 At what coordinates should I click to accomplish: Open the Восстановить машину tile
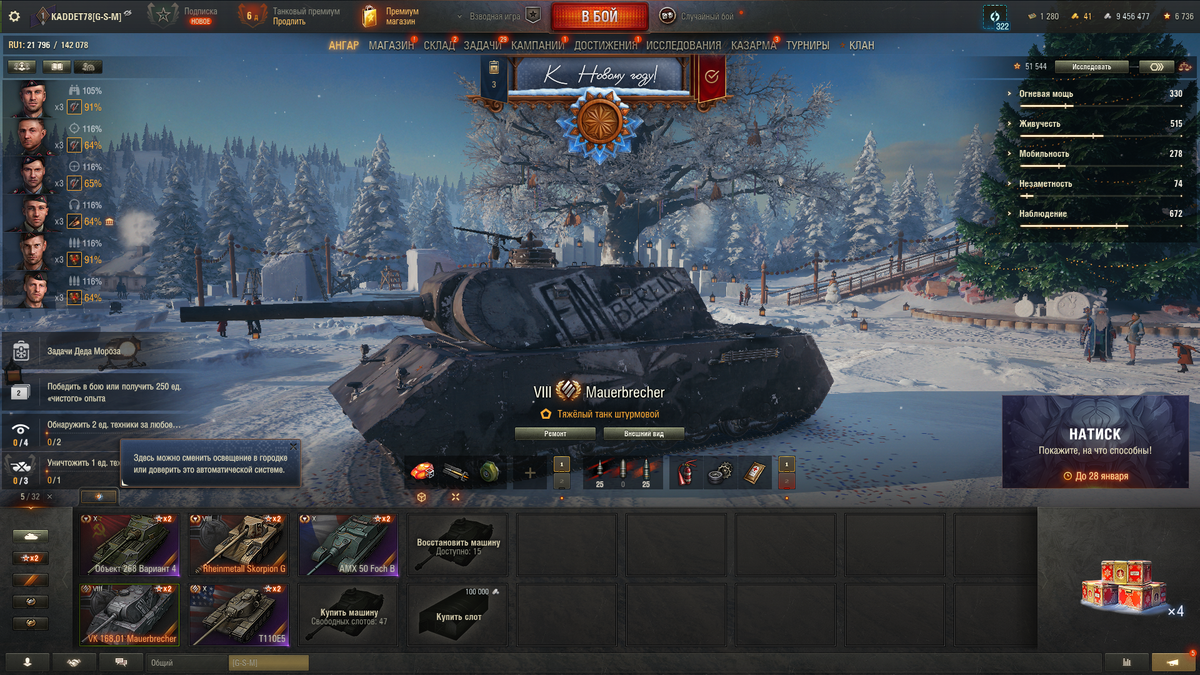click(458, 545)
